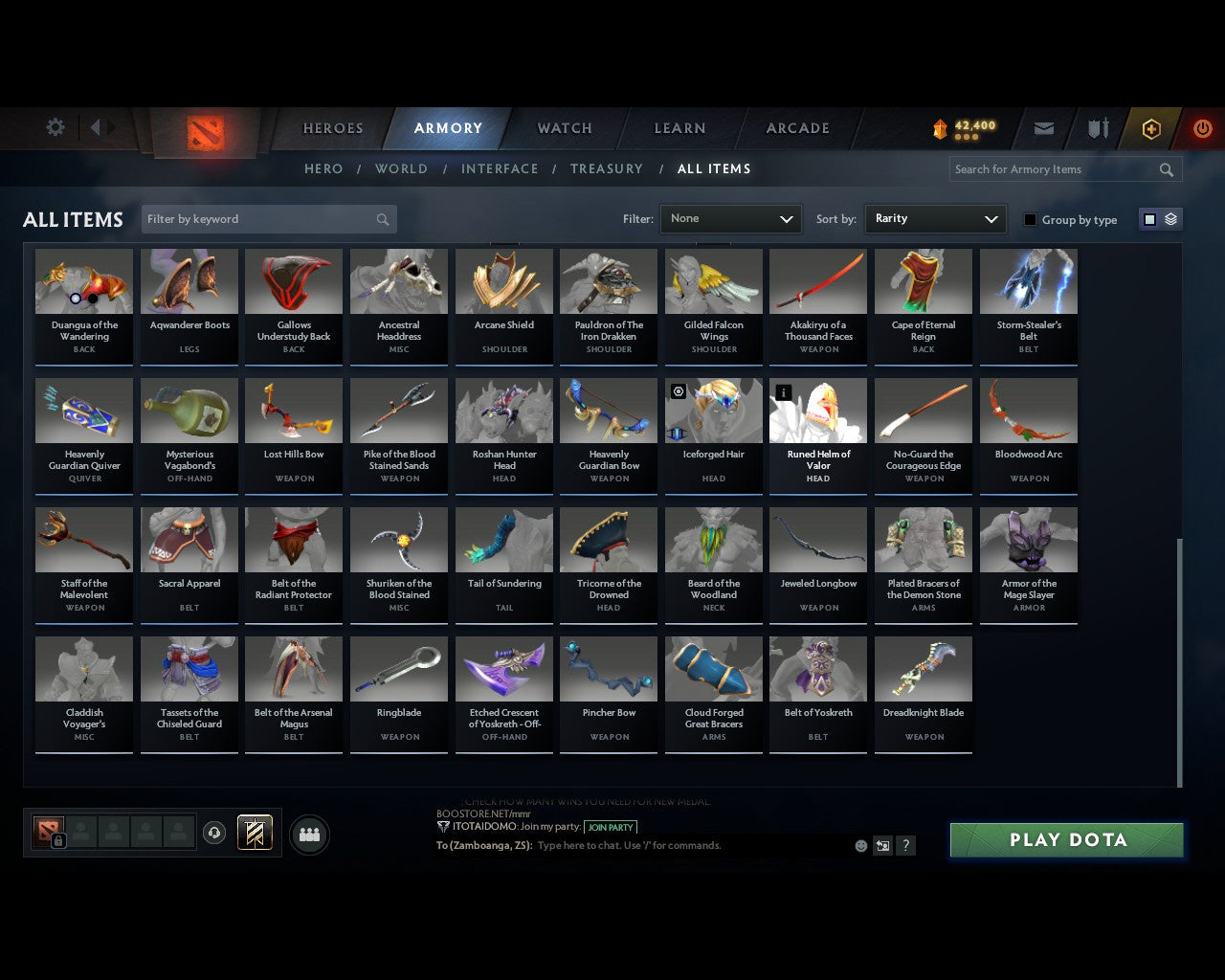This screenshot has height=980, width=1225.
Task: Open the Sort by Rarity dropdown
Action: pos(935,219)
